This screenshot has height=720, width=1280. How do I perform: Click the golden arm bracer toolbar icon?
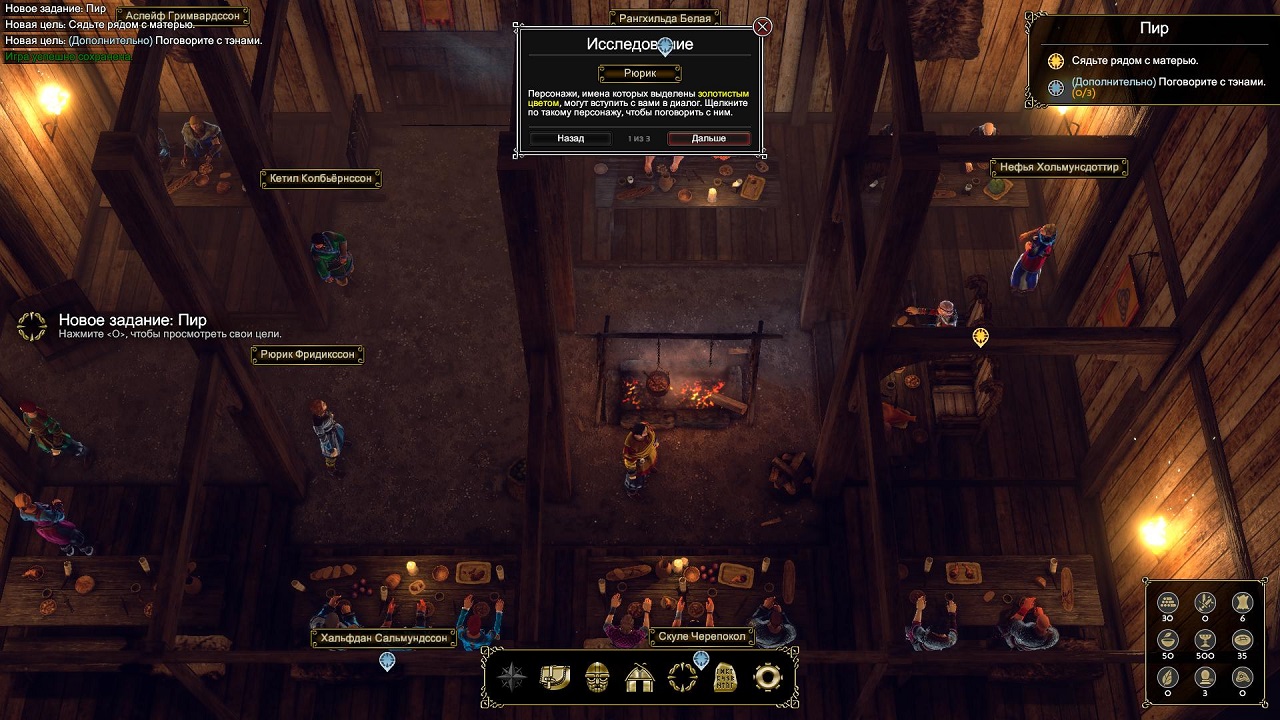tap(554, 677)
